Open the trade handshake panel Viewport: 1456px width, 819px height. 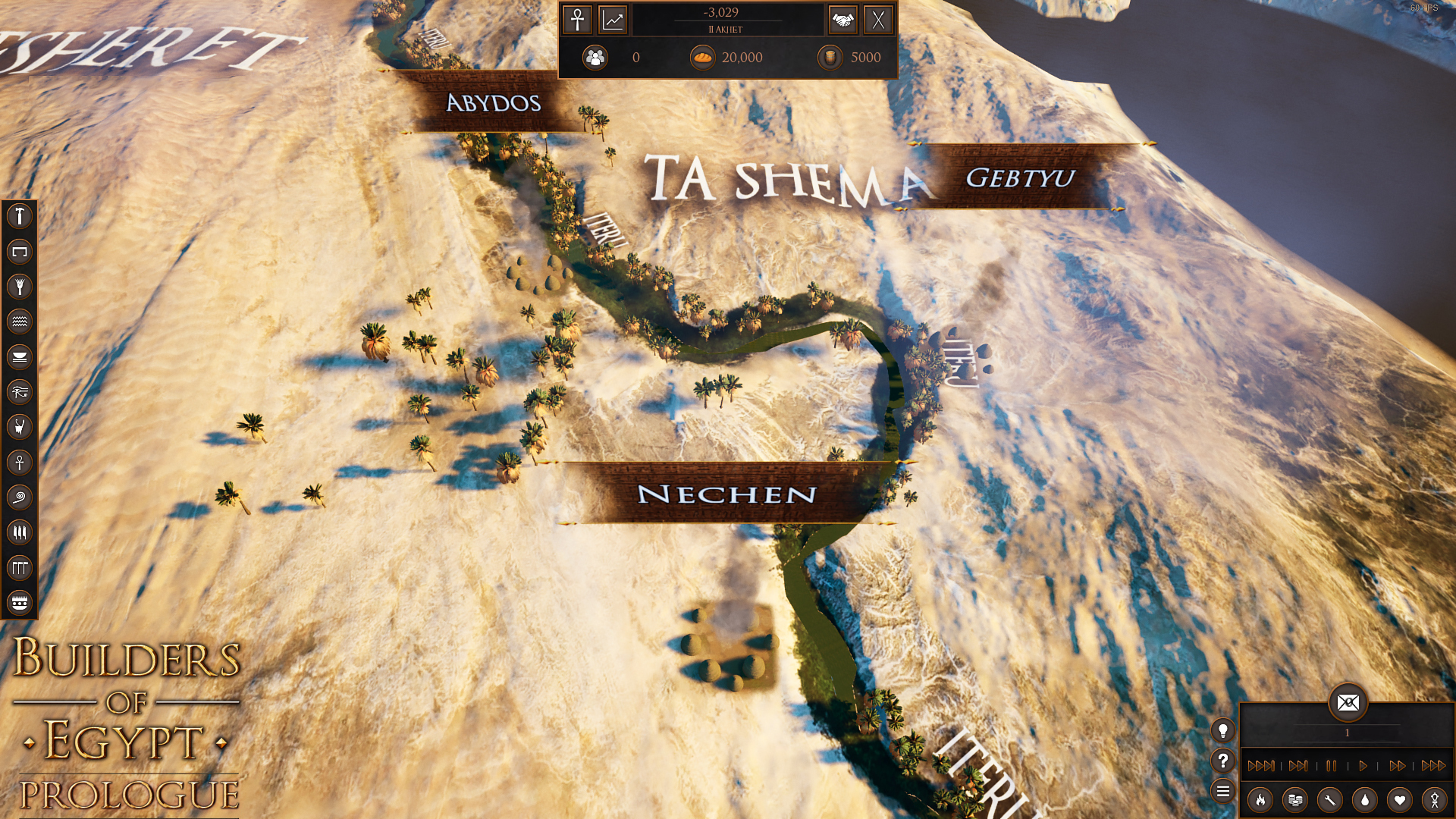point(844,20)
